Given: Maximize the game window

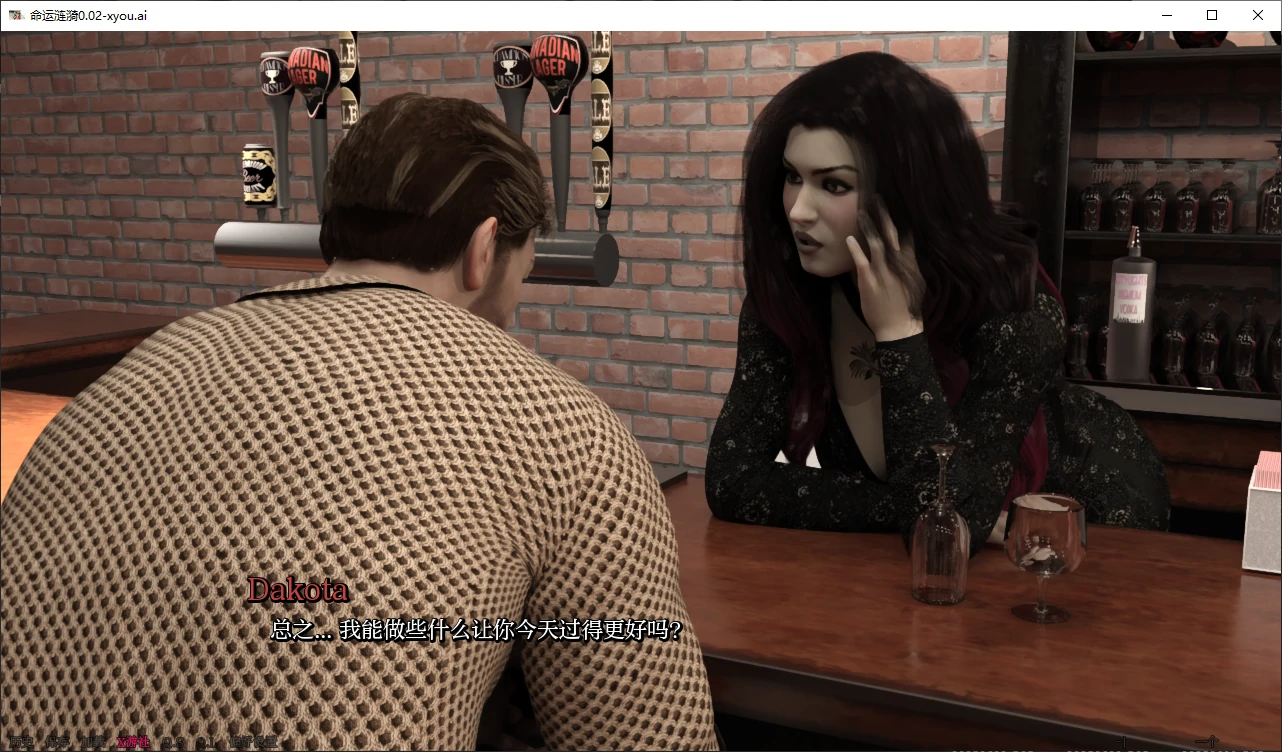Looking at the screenshot, I should (1211, 15).
